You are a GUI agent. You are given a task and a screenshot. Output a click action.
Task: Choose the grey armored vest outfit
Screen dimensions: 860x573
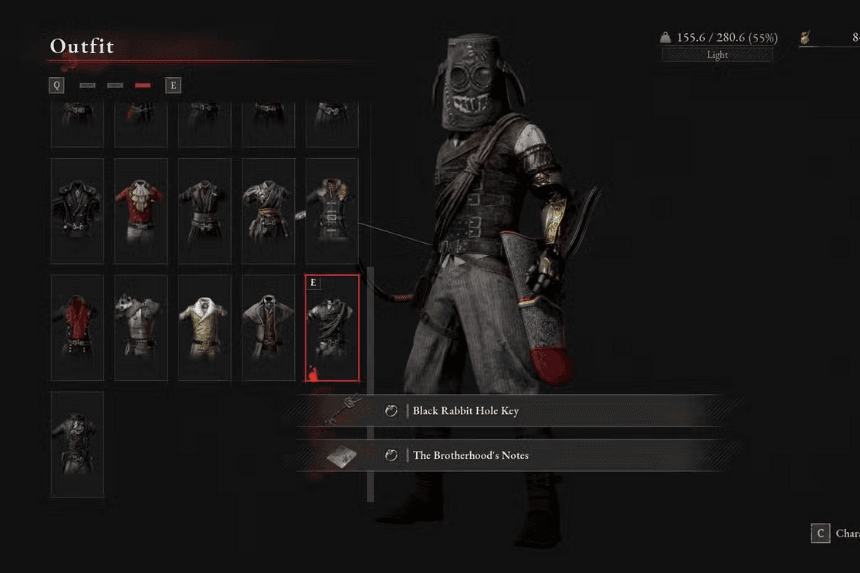pyautogui.click(x=140, y=327)
